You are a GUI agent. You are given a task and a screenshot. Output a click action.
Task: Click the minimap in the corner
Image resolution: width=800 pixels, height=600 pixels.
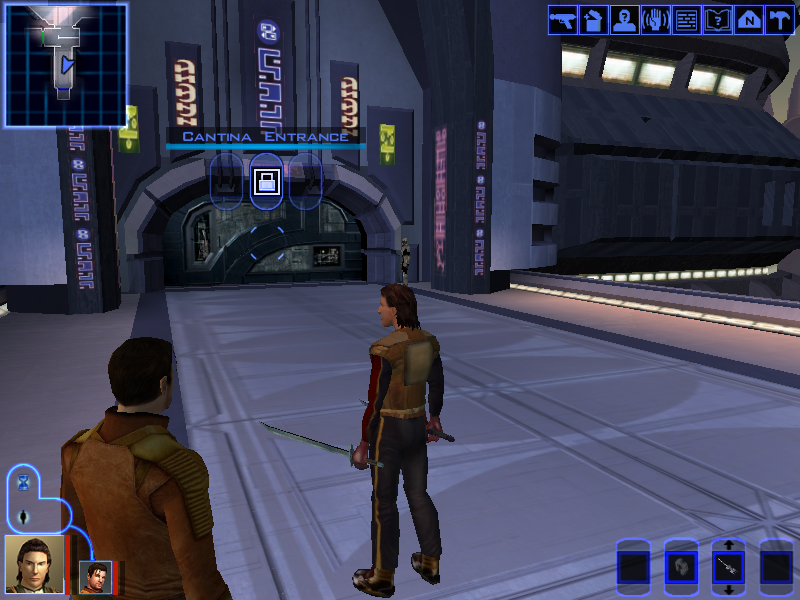[x=66, y=65]
